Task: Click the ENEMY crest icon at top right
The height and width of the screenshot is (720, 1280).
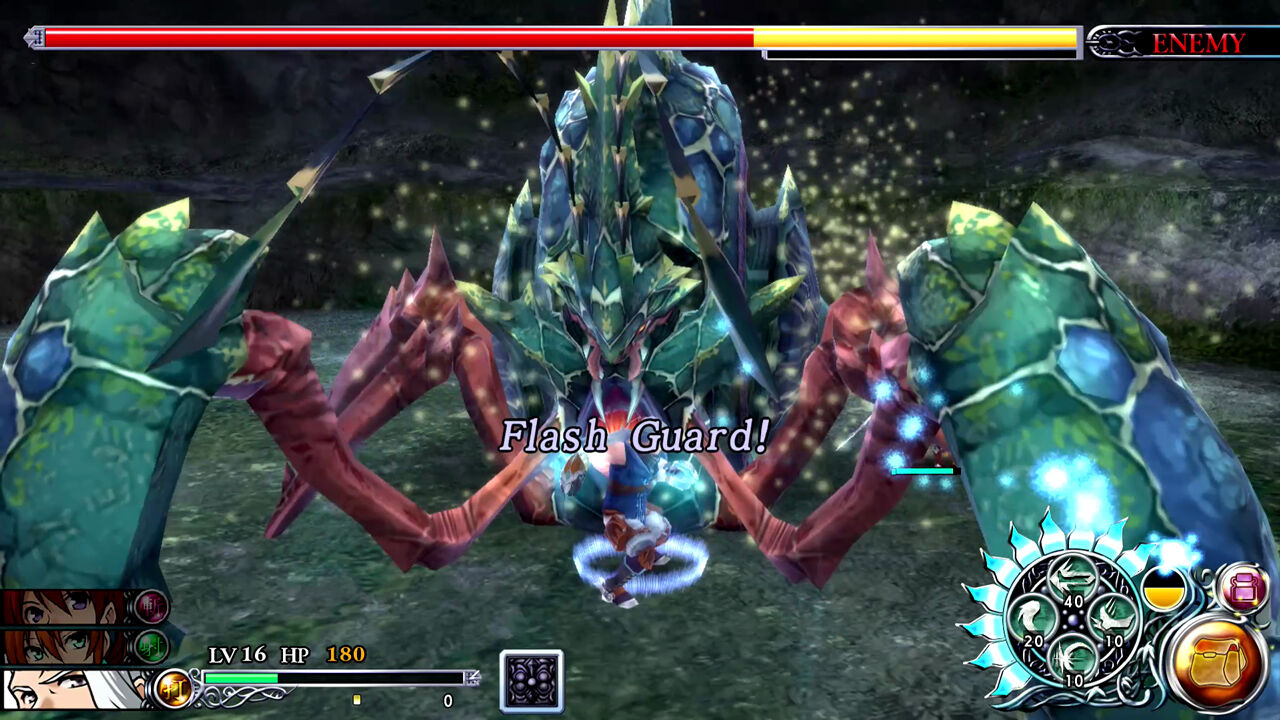Action: click(1115, 42)
